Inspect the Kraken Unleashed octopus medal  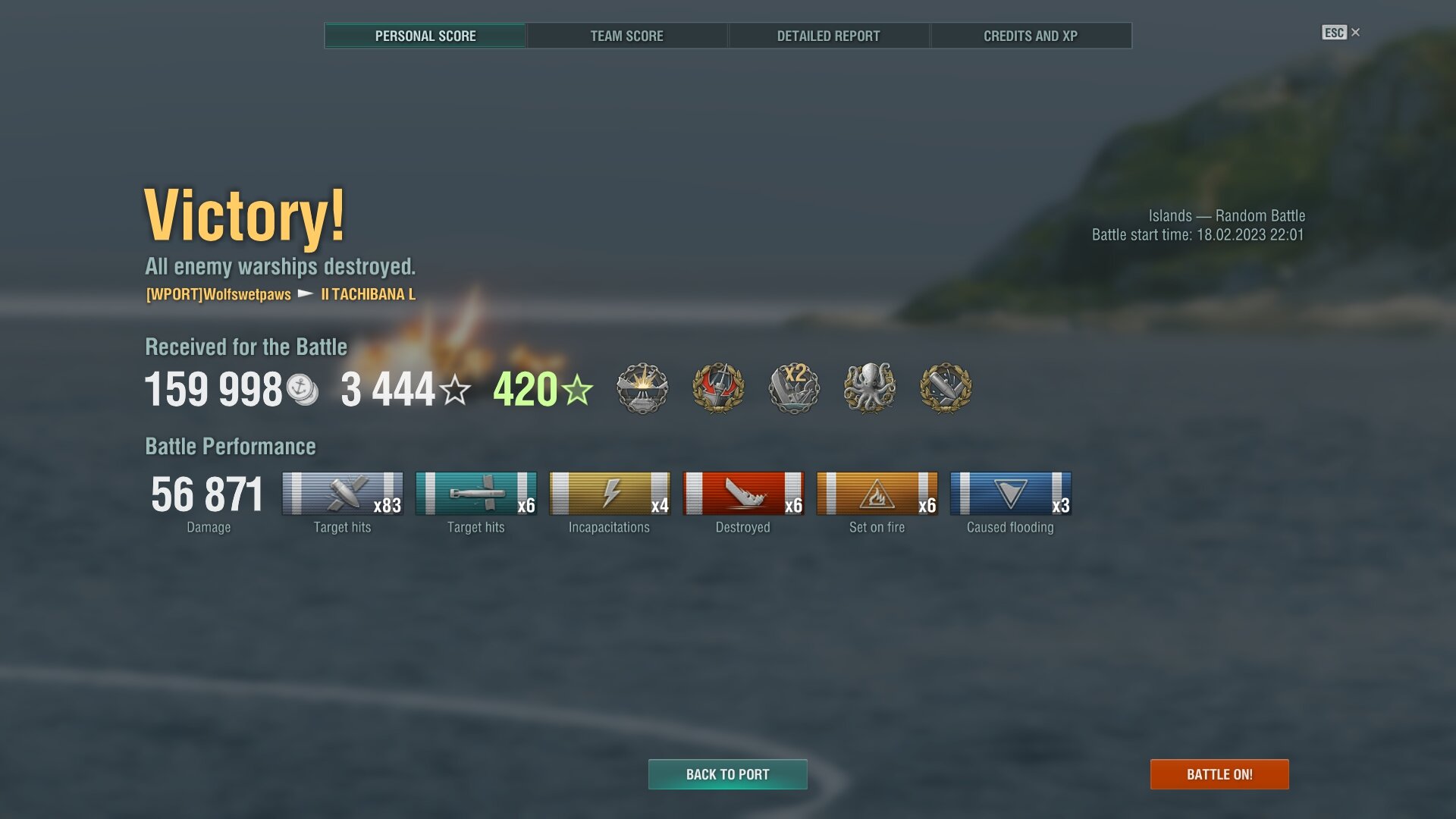point(870,388)
